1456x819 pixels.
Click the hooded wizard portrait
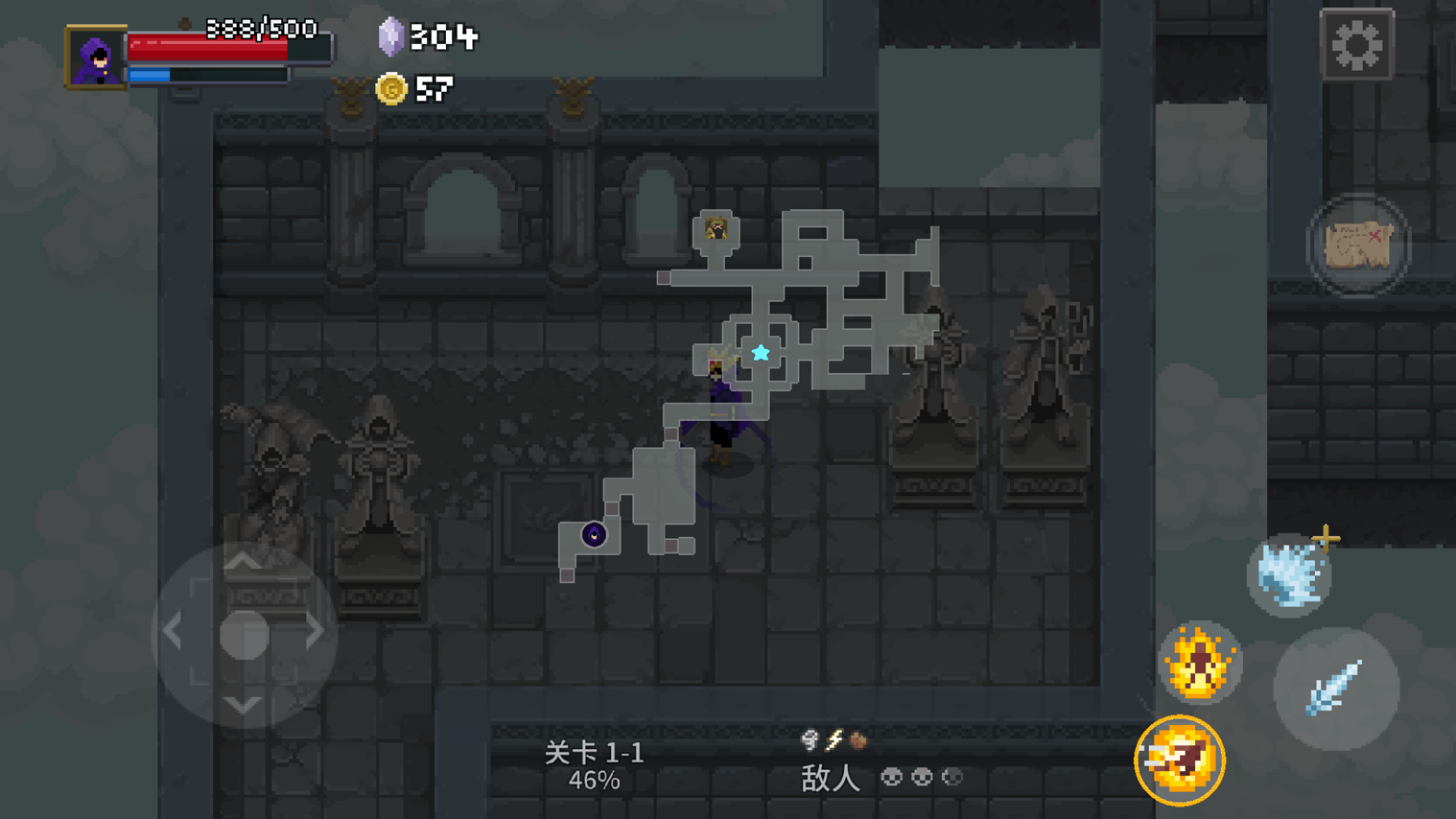point(96,58)
